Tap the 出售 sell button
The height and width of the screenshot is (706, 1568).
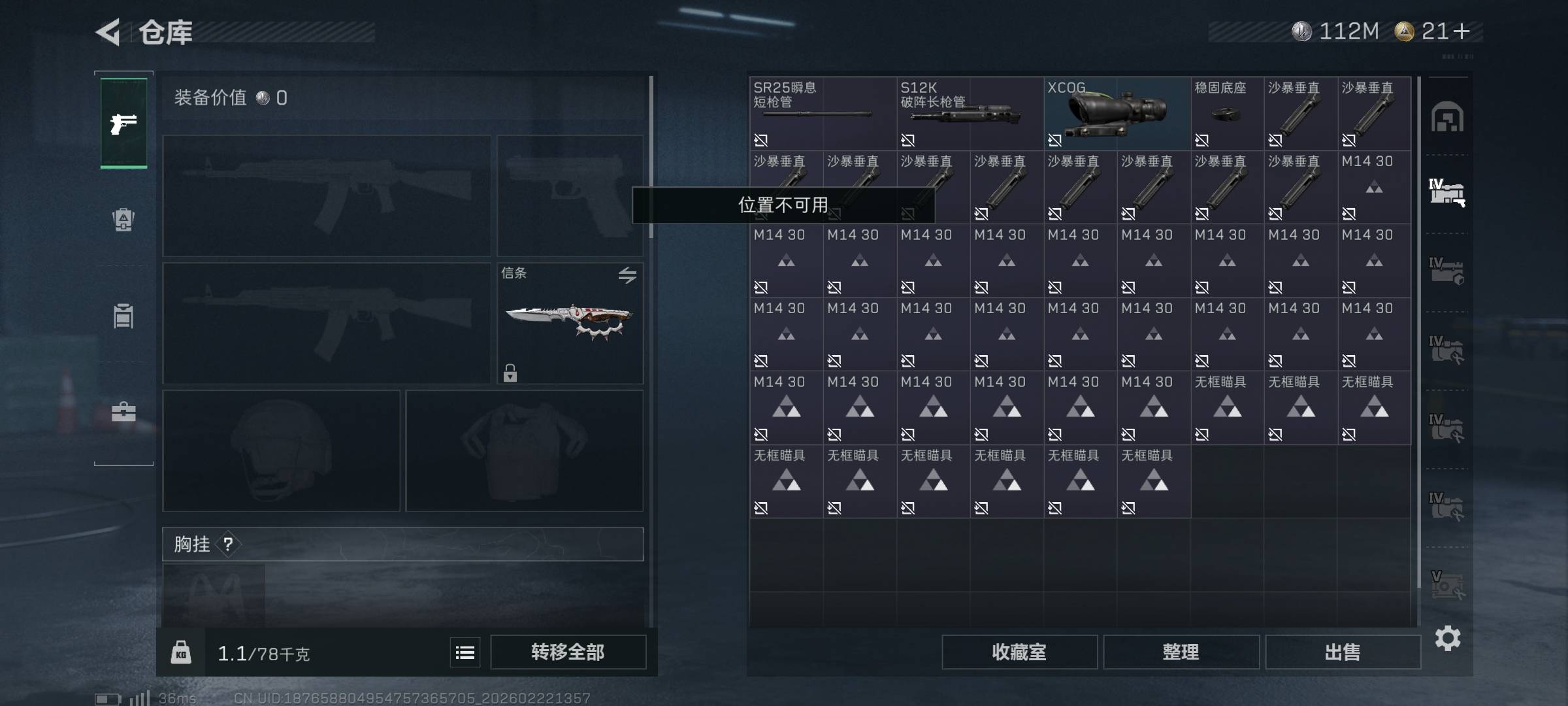click(x=1343, y=652)
